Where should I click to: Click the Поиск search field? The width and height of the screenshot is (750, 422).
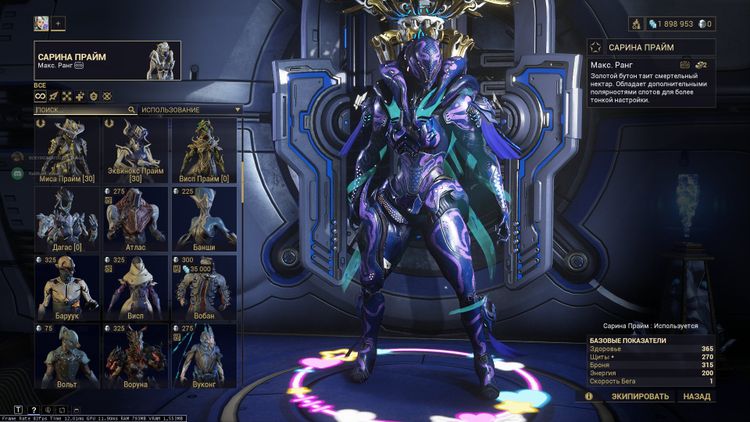(x=80, y=109)
